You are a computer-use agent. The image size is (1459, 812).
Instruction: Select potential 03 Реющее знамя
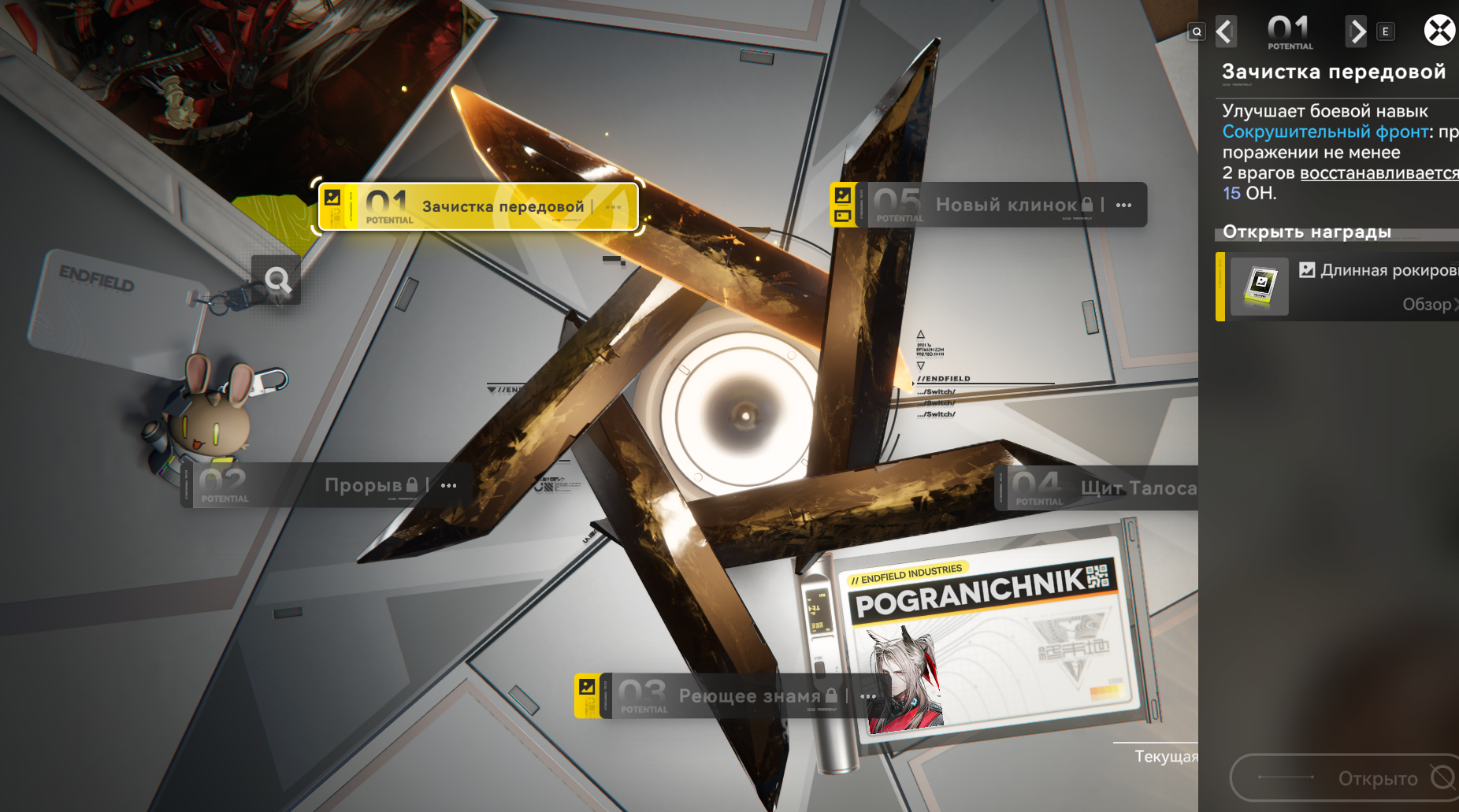pyautogui.click(x=733, y=696)
